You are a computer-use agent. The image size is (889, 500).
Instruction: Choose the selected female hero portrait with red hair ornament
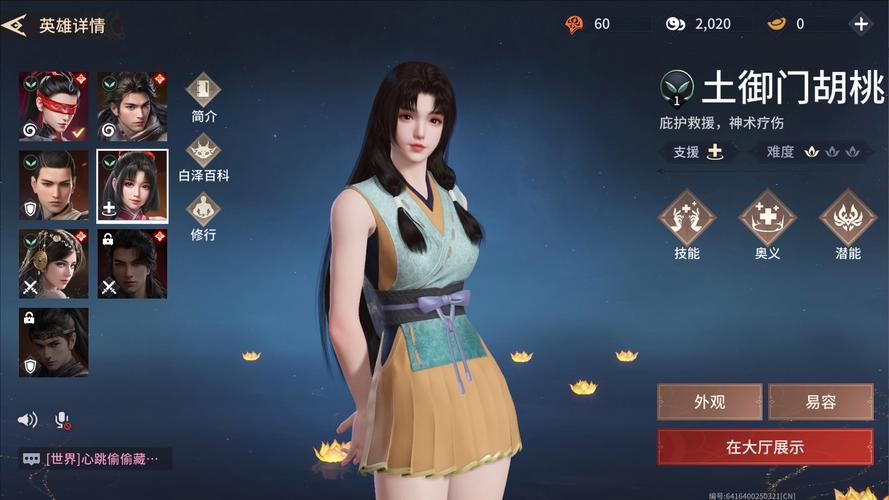pyautogui.click(x=132, y=186)
